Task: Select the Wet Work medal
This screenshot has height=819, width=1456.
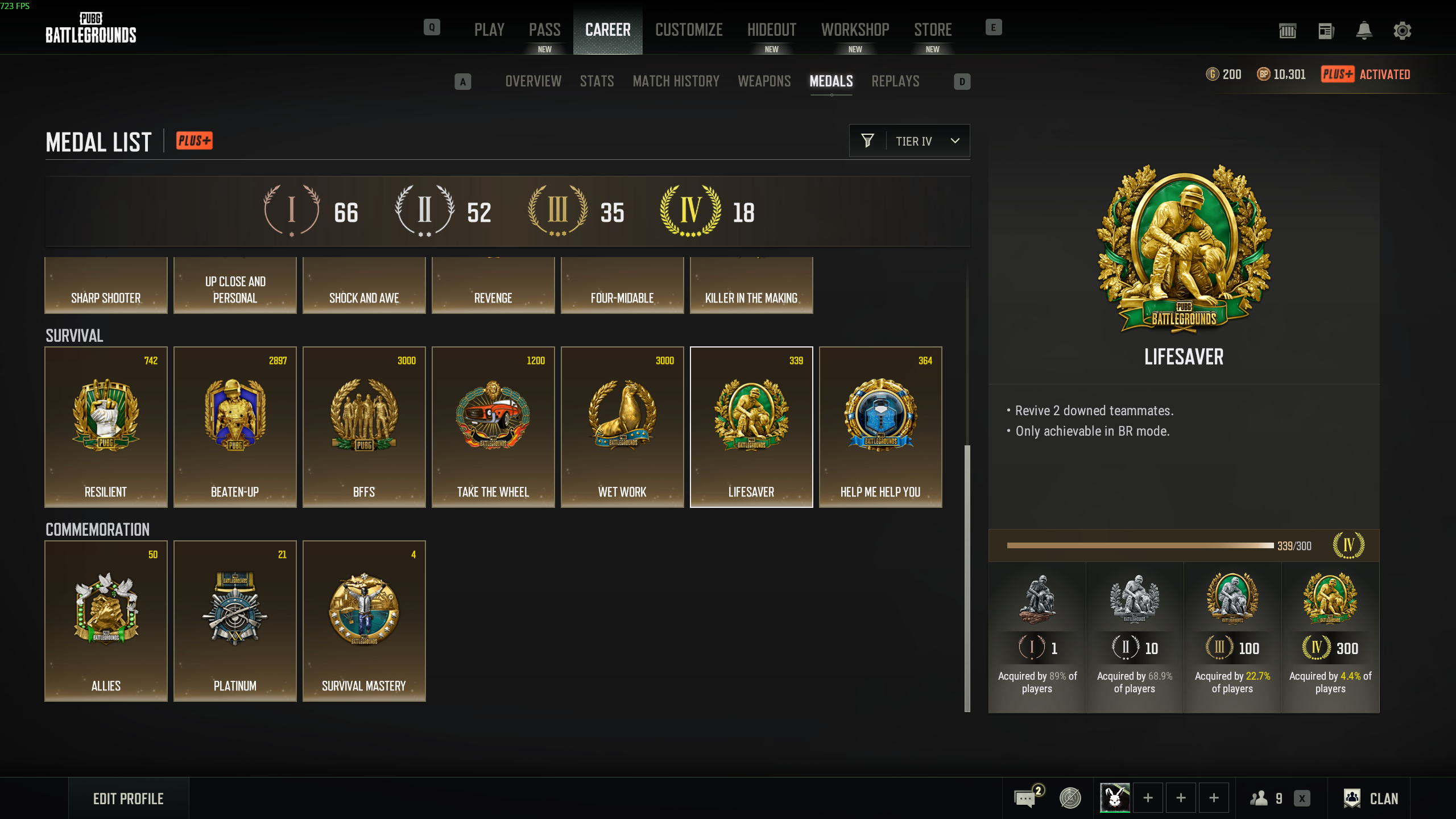Action: (x=622, y=427)
